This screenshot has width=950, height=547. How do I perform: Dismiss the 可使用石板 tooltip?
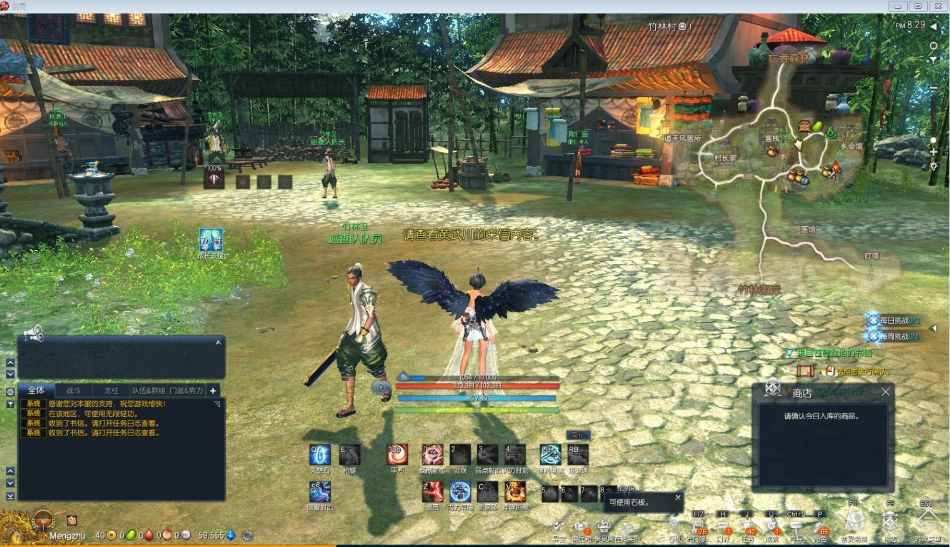[677, 497]
